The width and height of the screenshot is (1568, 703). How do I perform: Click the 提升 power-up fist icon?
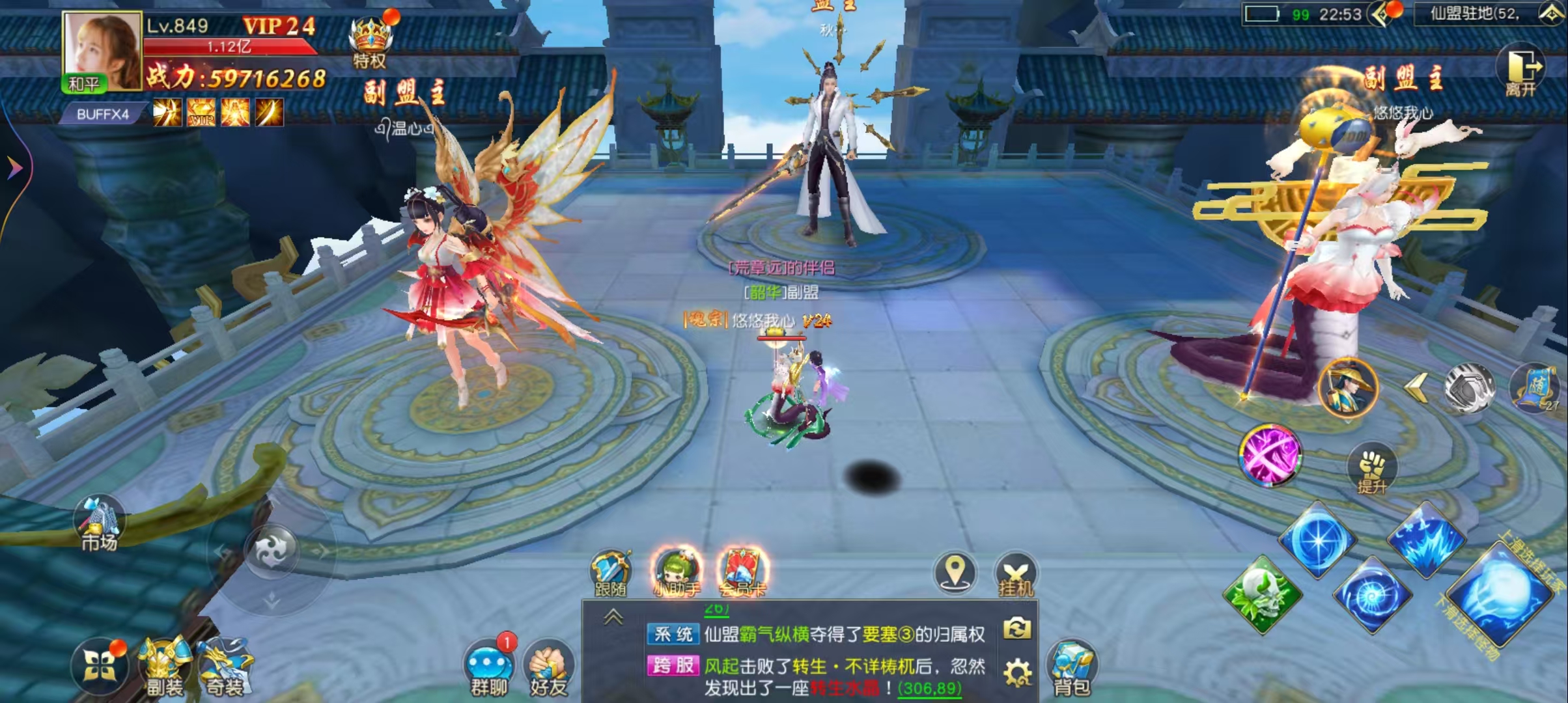(1371, 470)
